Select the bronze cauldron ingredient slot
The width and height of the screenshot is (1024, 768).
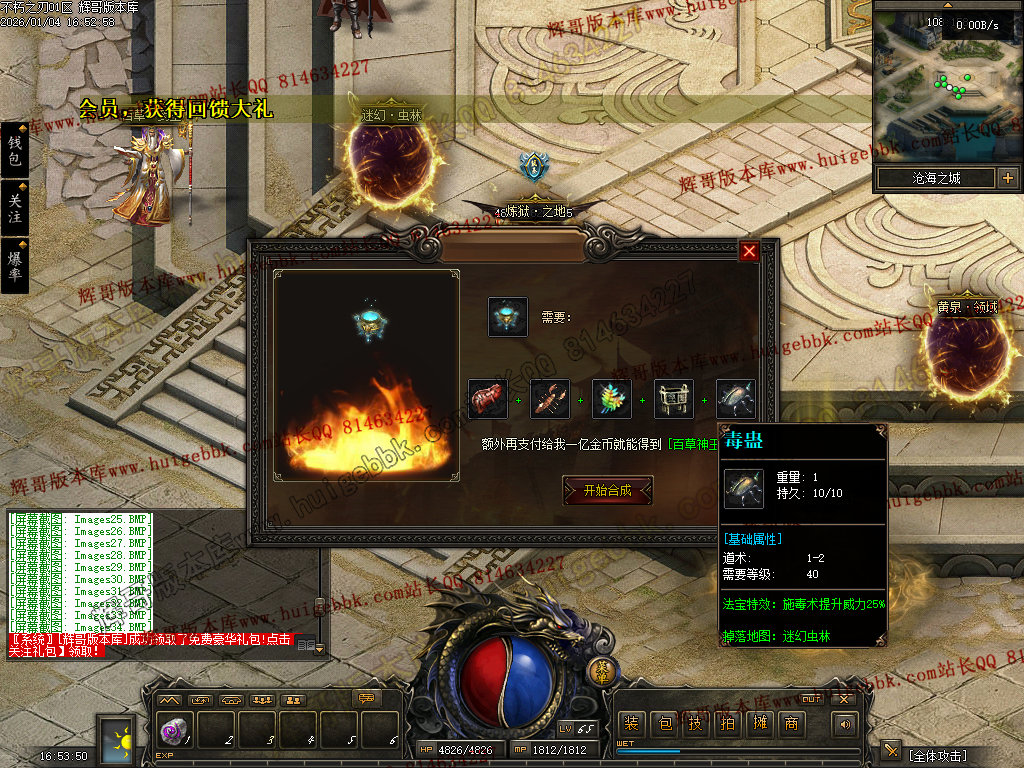(x=674, y=399)
